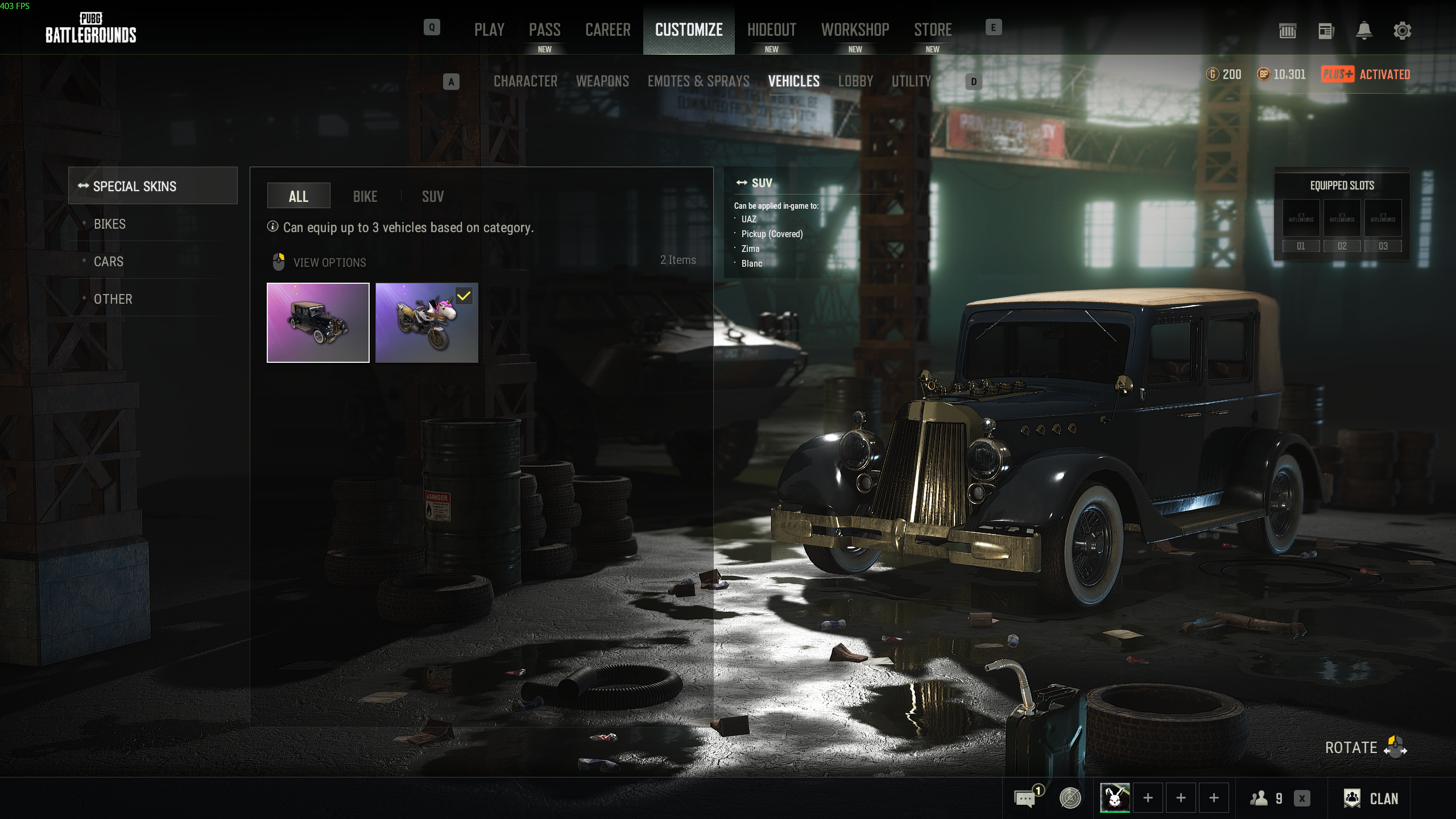Check the notifications bell

(1364, 31)
